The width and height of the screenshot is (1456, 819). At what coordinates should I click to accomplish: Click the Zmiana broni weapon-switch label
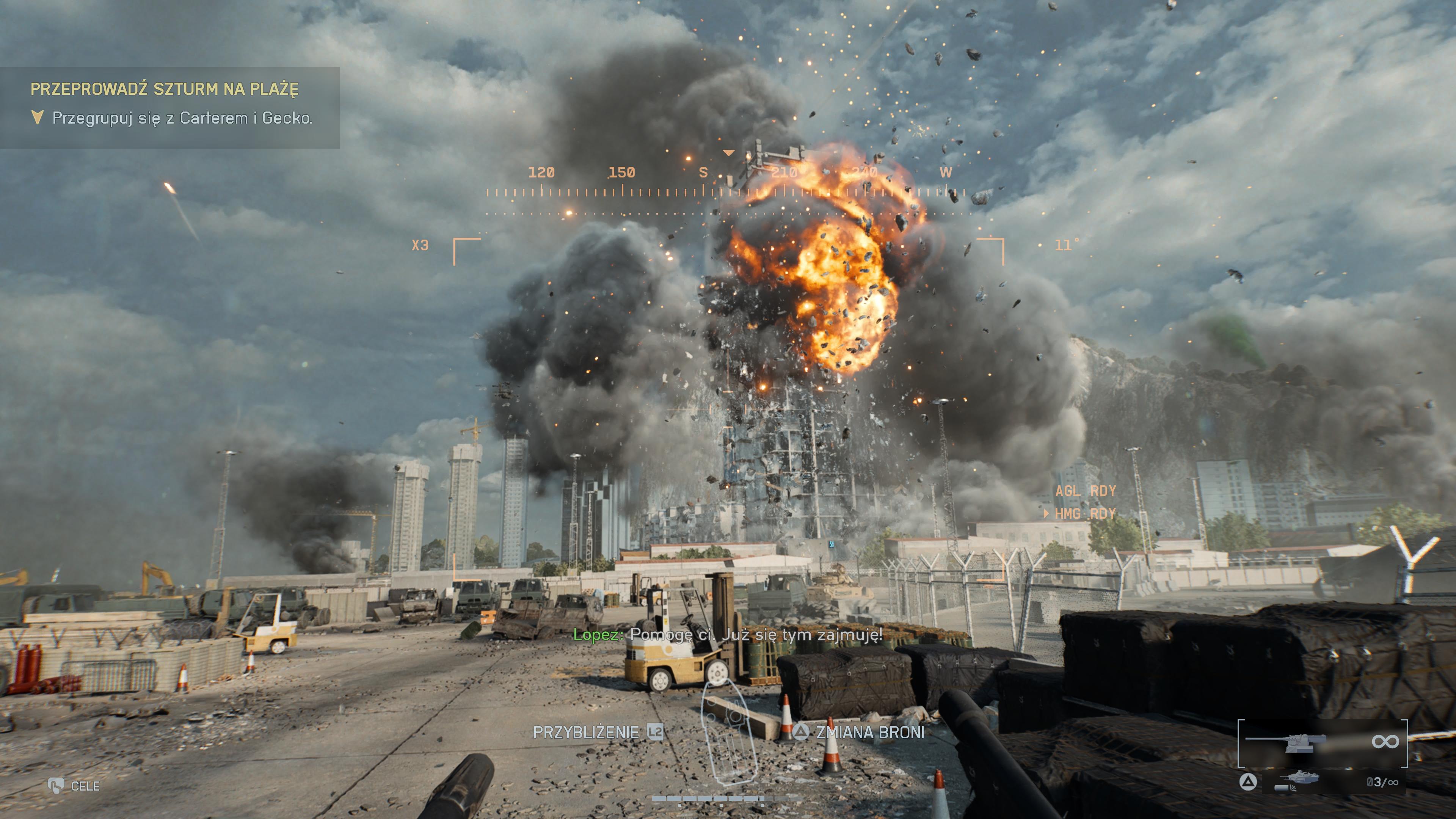(870, 733)
